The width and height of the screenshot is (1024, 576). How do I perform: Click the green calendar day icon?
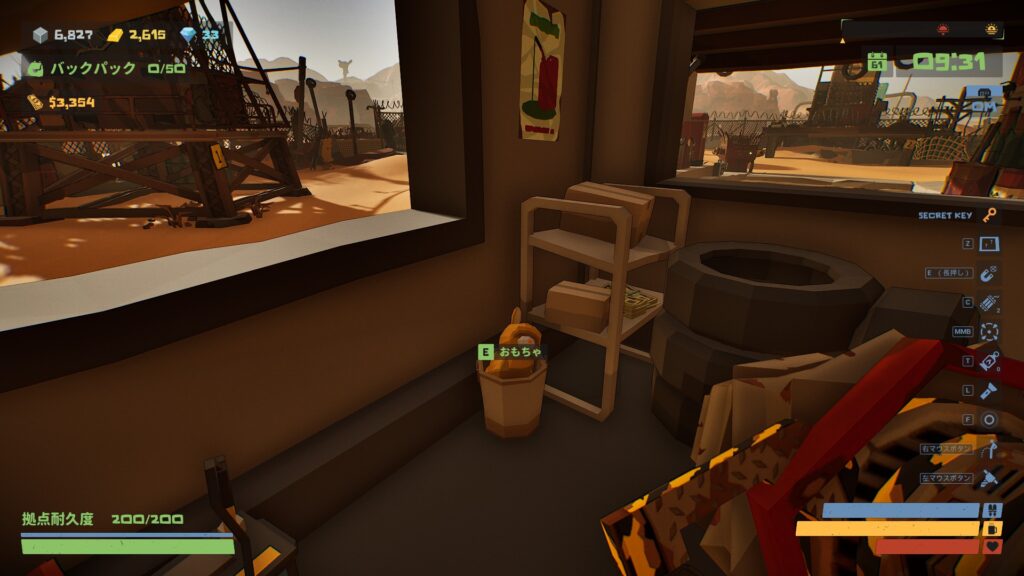[877, 62]
